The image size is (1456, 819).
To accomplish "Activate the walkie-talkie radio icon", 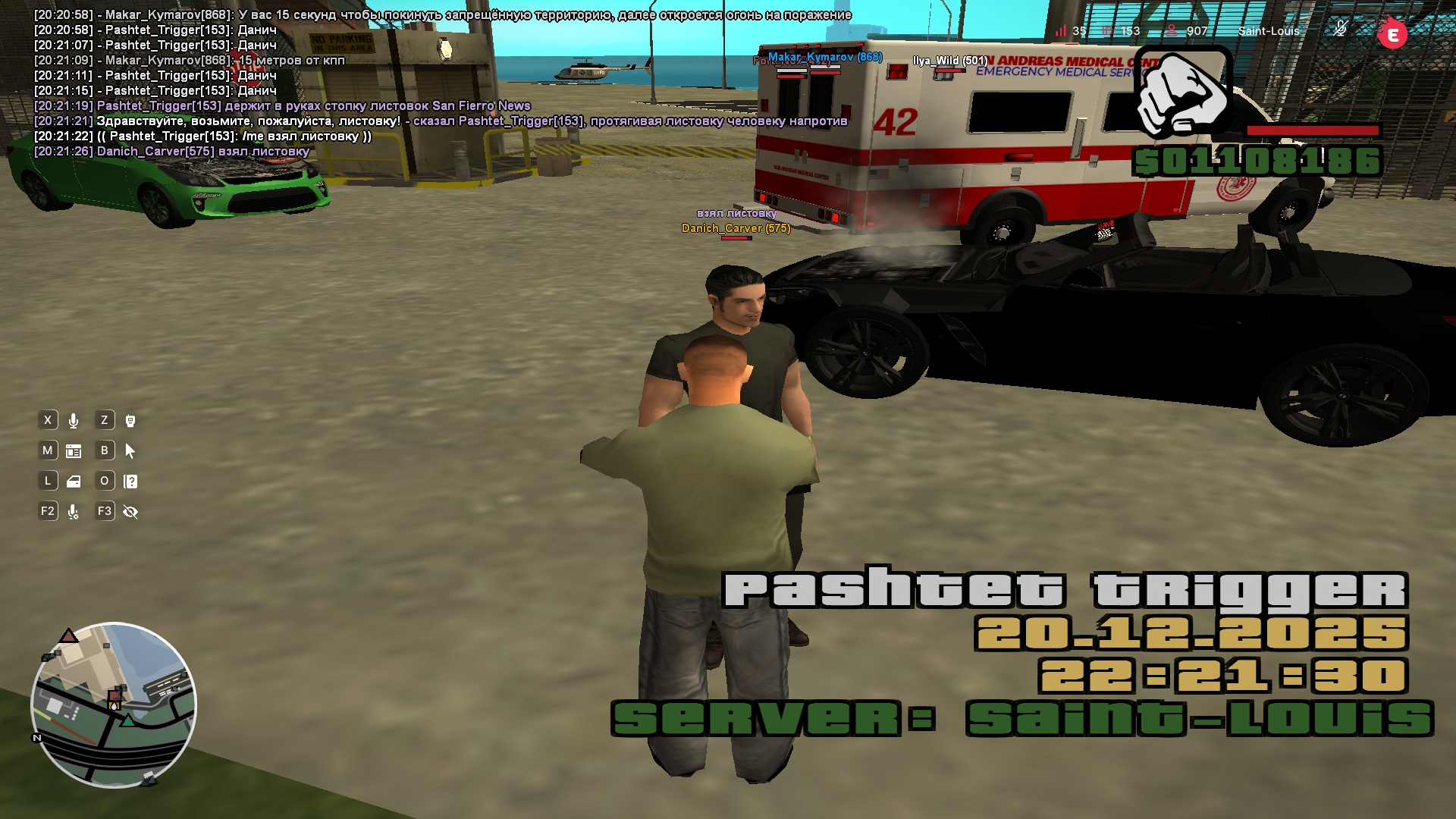I will (x=130, y=421).
